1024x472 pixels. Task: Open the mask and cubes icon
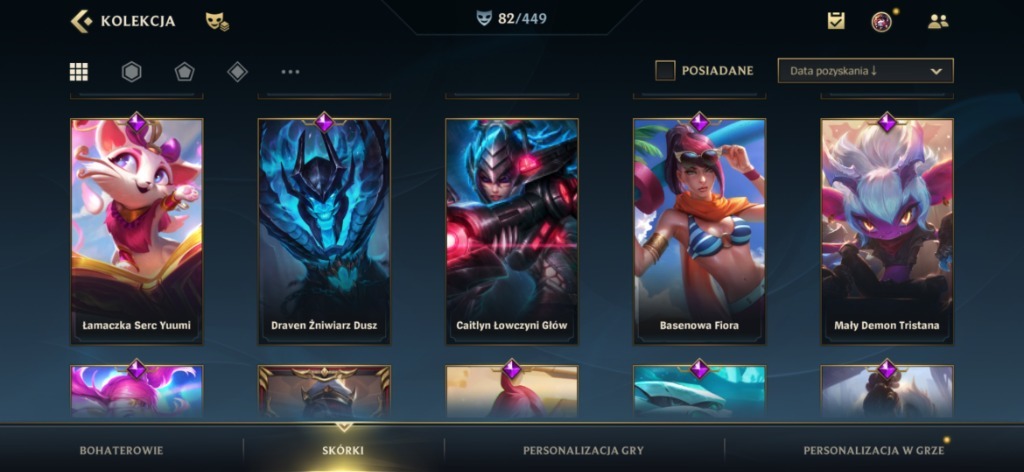(x=216, y=21)
